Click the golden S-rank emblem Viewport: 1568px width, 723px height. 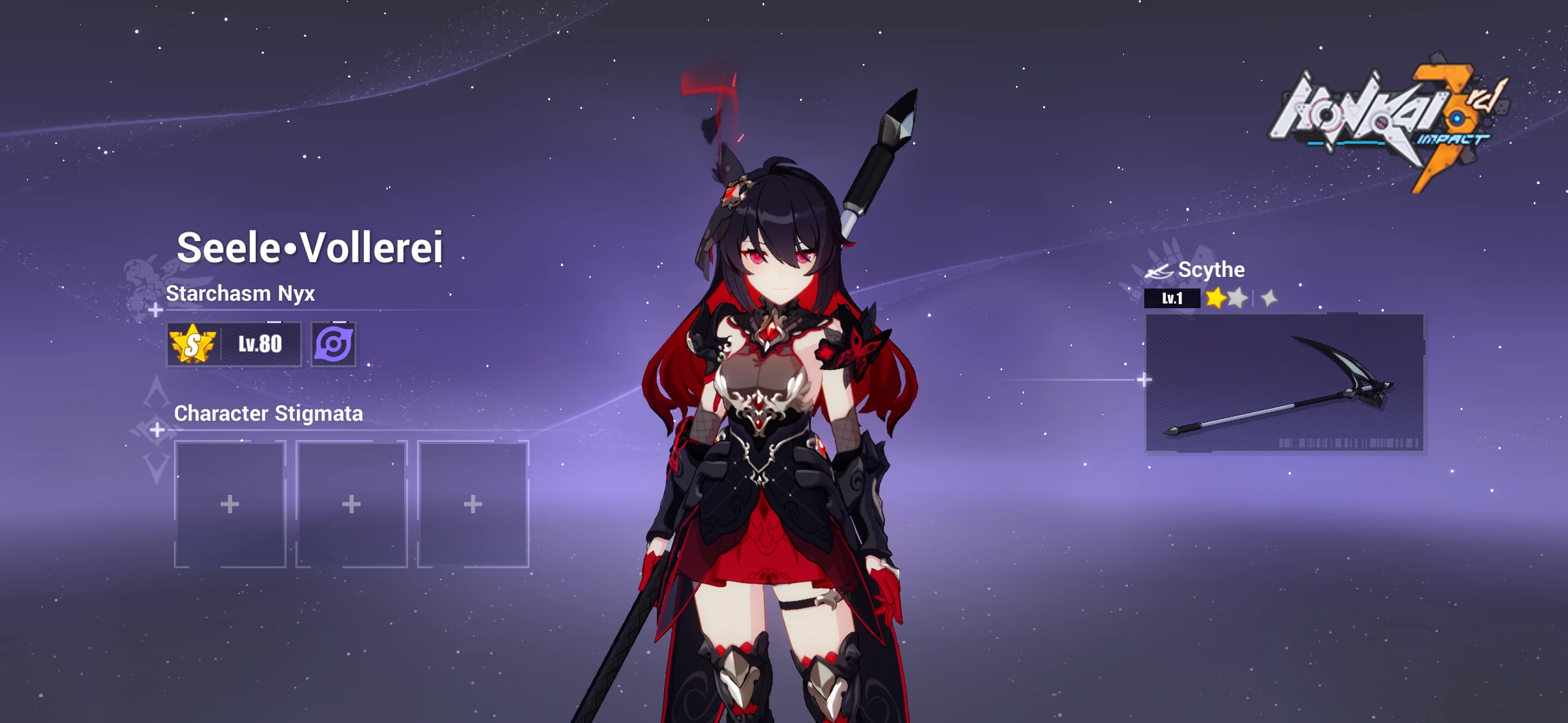(192, 344)
